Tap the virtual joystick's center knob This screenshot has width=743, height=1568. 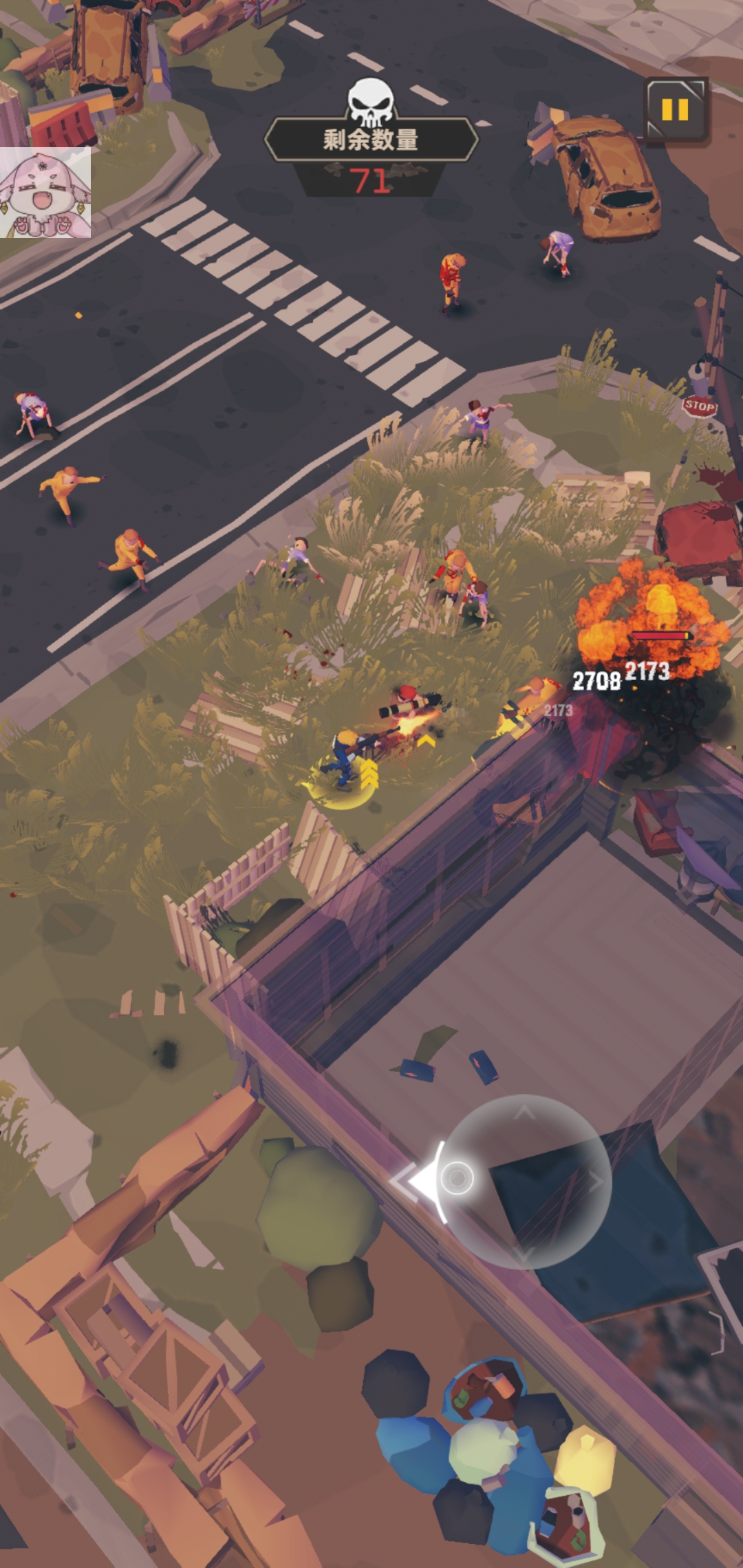pos(457,1178)
